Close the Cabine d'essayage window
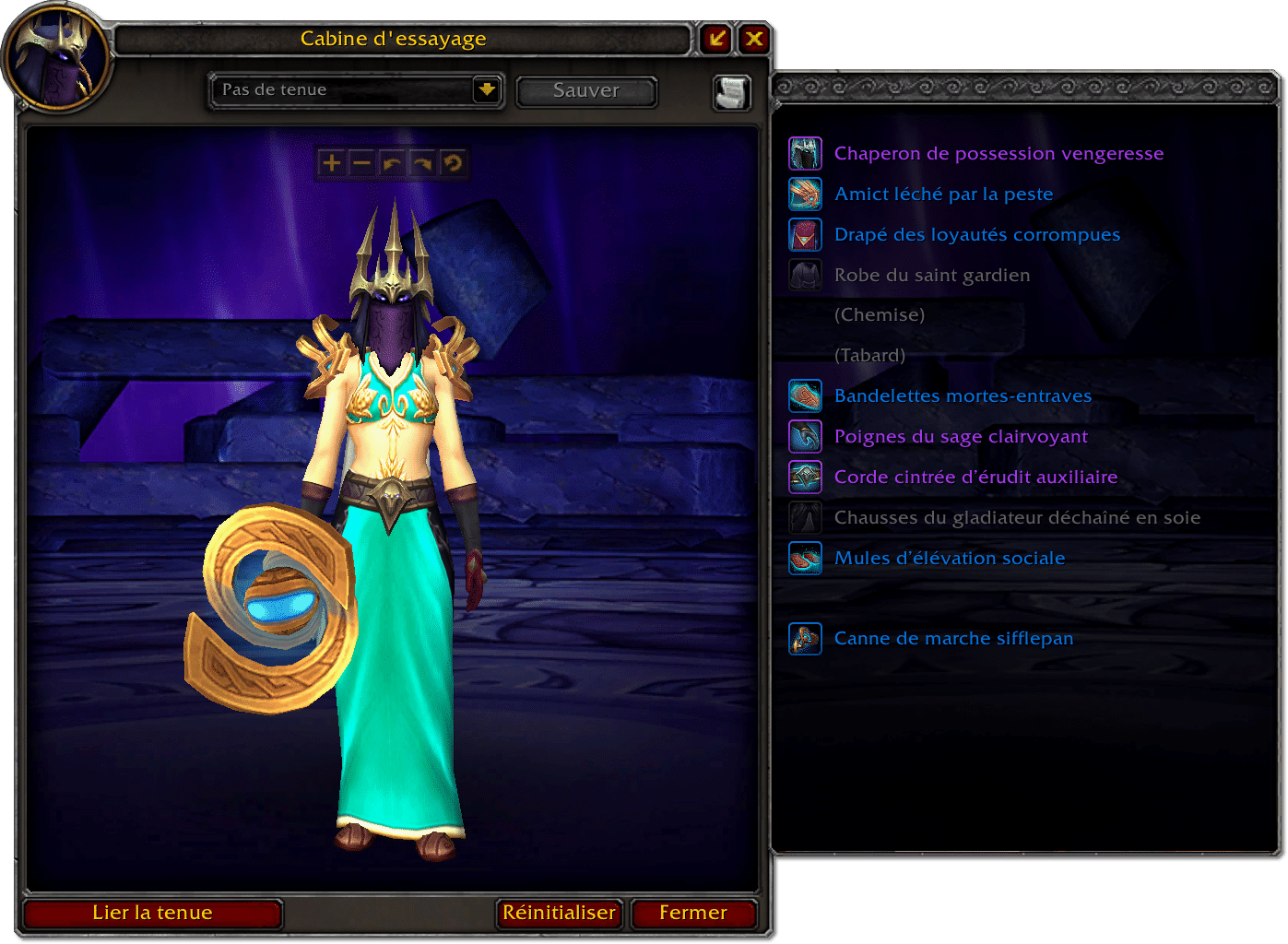The height and width of the screenshot is (944, 1288). tap(754, 39)
